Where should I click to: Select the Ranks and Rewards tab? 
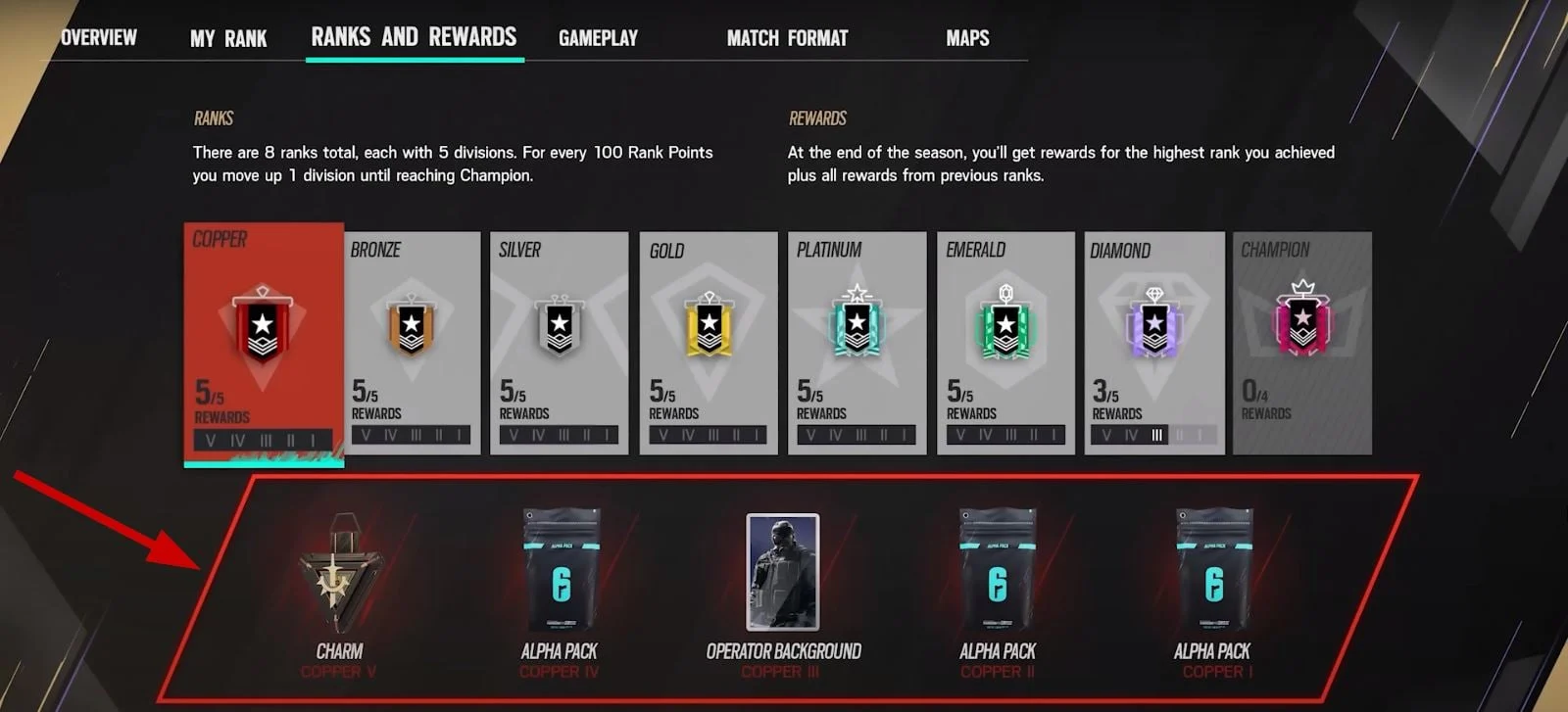tap(414, 38)
